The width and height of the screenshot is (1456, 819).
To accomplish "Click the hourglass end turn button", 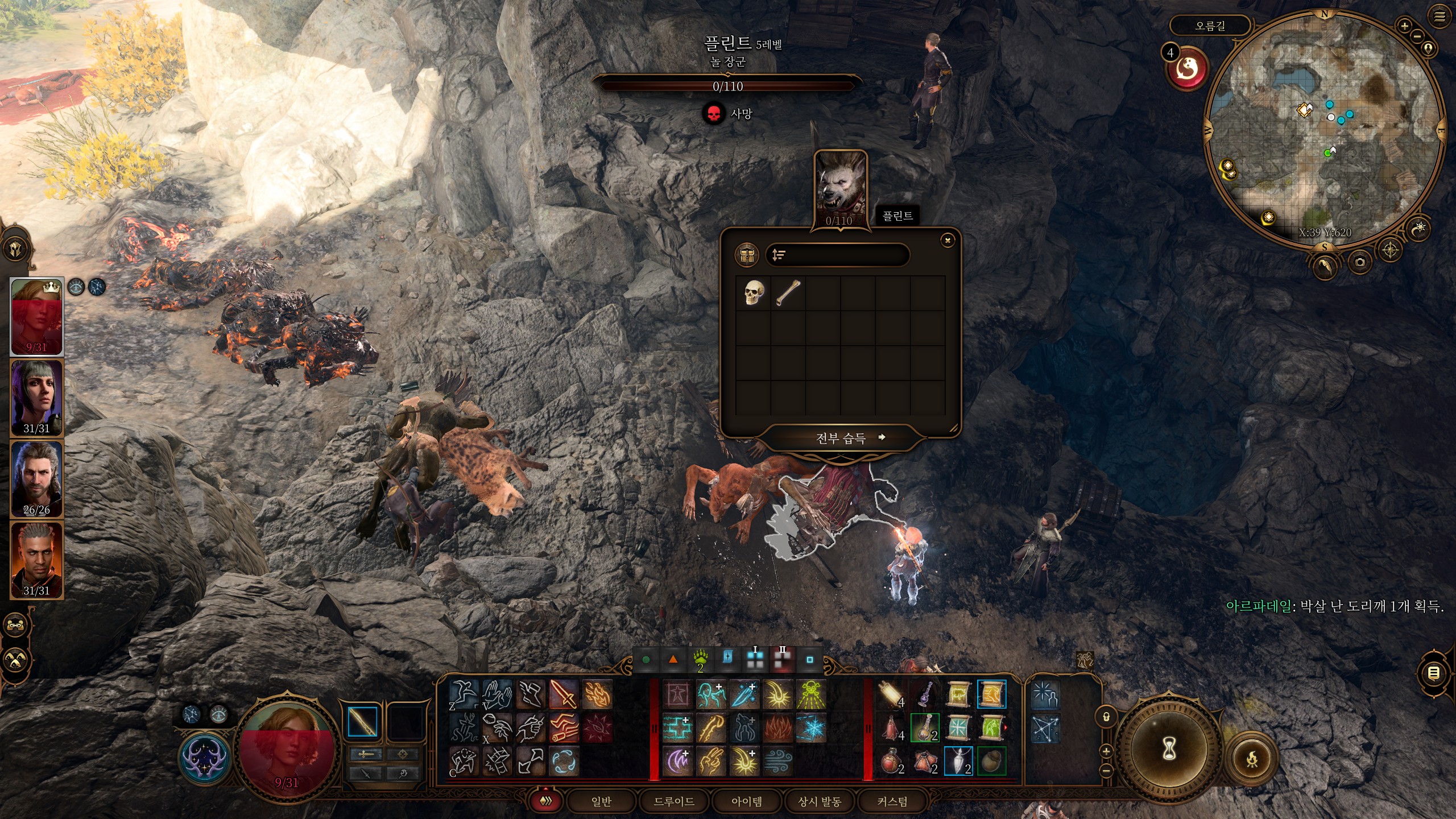I will 1169,751.
